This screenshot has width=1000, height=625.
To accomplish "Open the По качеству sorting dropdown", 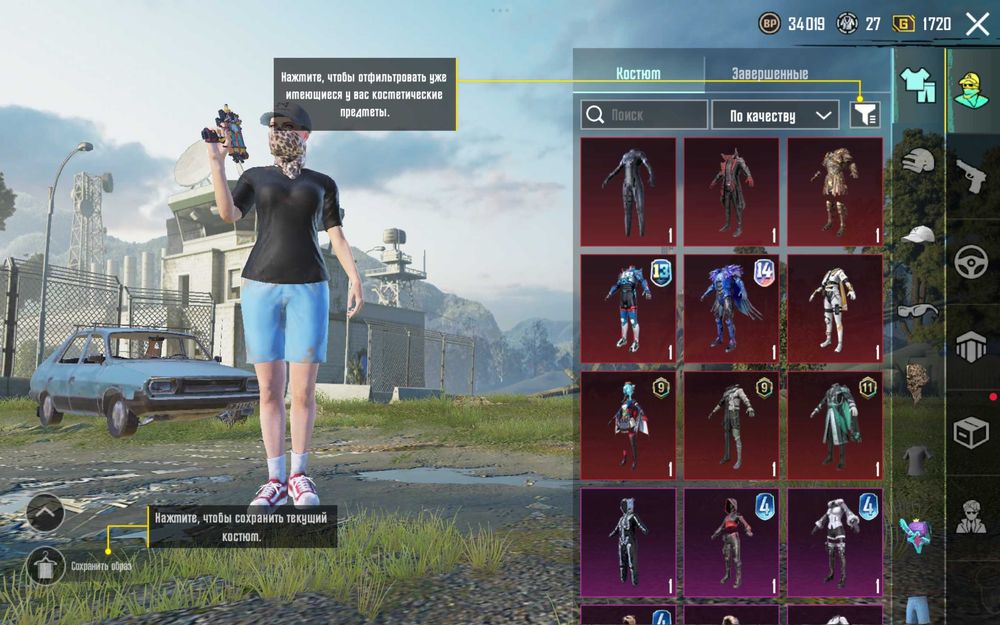I will [x=775, y=115].
